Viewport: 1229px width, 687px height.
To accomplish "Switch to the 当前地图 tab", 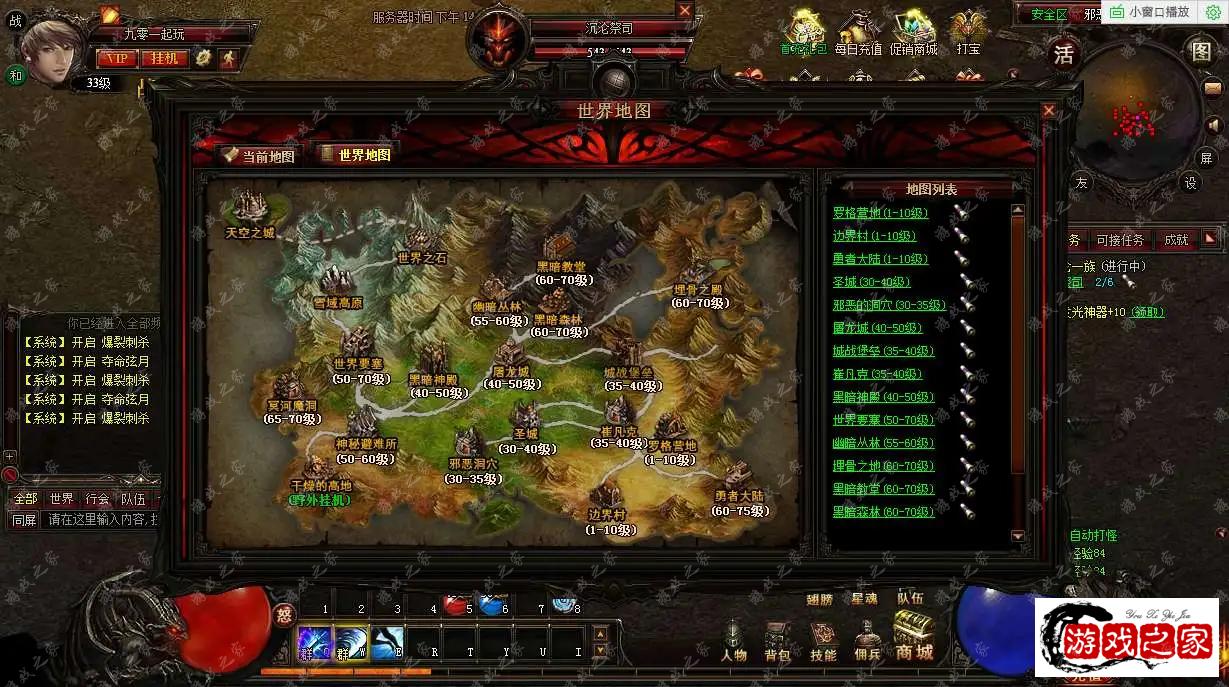I will click(259, 155).
